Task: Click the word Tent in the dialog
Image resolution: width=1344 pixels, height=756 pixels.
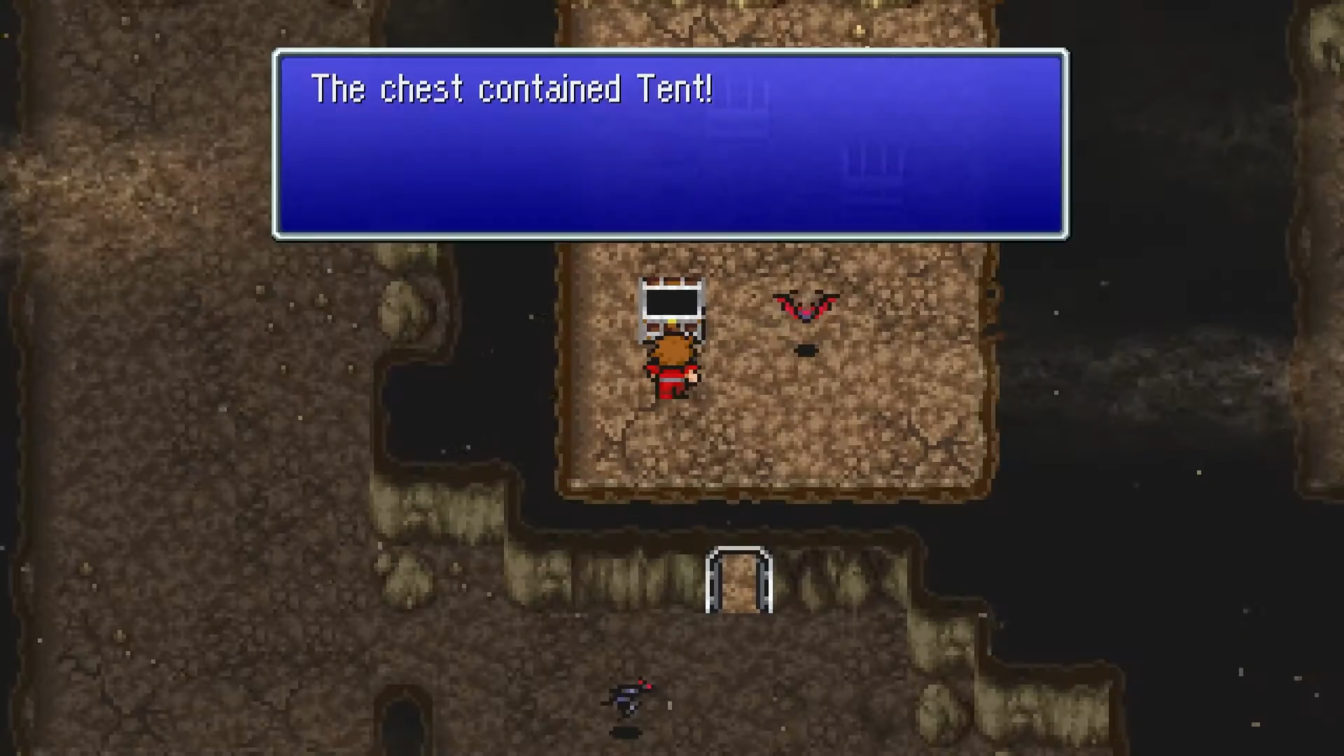Action: 672,89
